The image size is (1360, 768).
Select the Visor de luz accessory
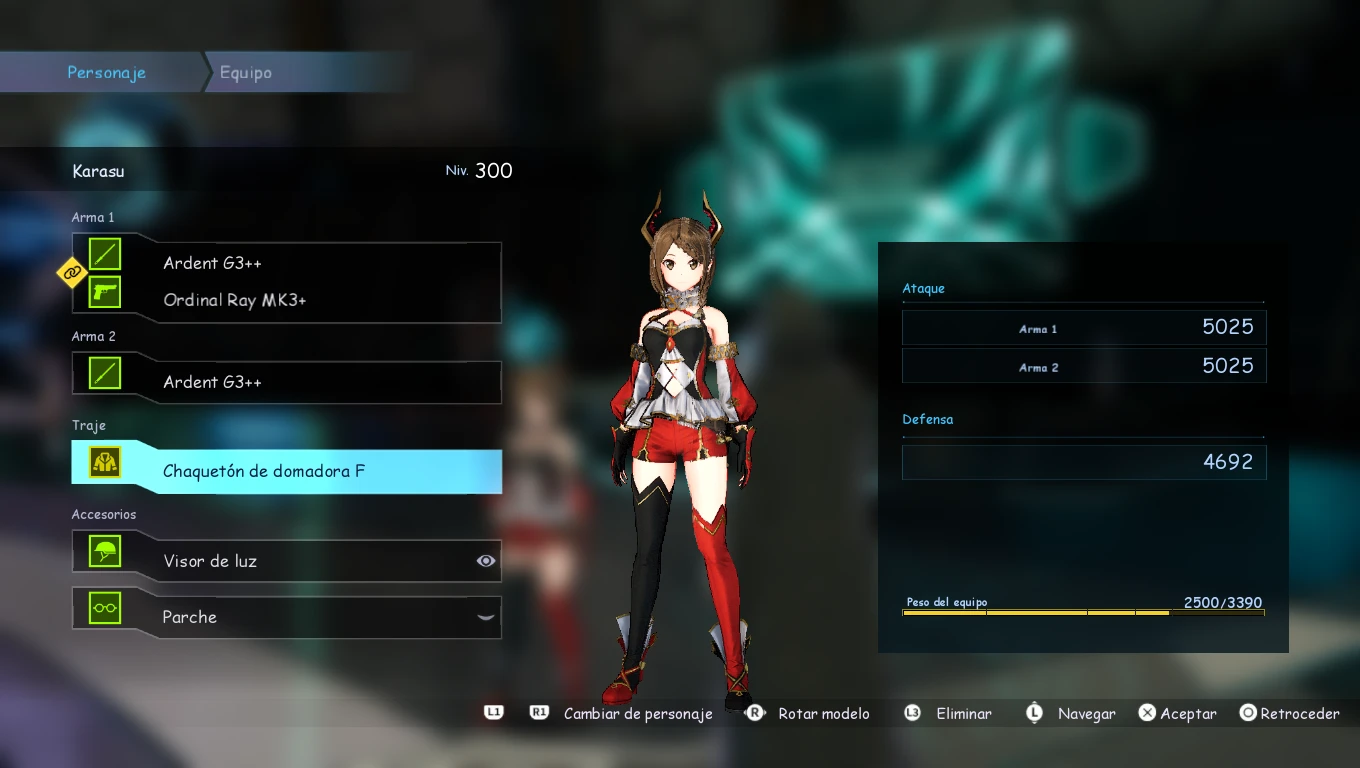click(x=210, y=561)
